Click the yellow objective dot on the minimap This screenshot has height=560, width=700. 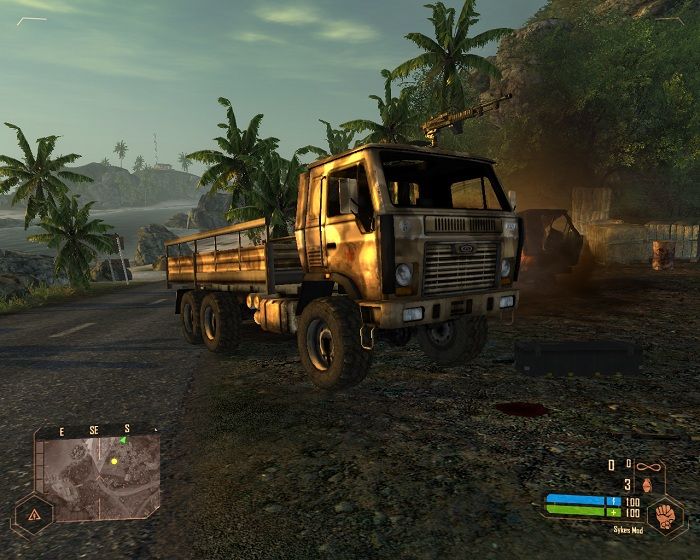[x=115, y=461]
